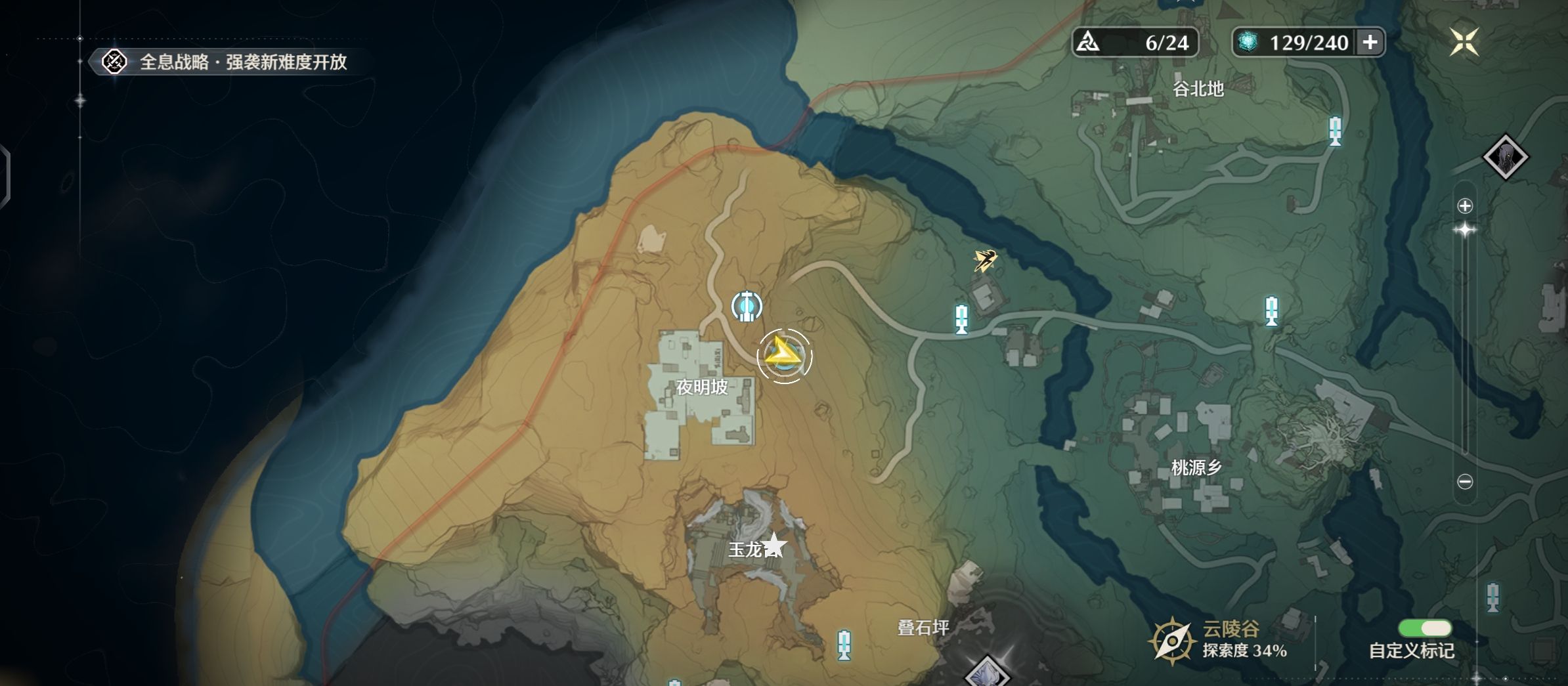
Task: Close the map screen
Action: coord(1464,42)
